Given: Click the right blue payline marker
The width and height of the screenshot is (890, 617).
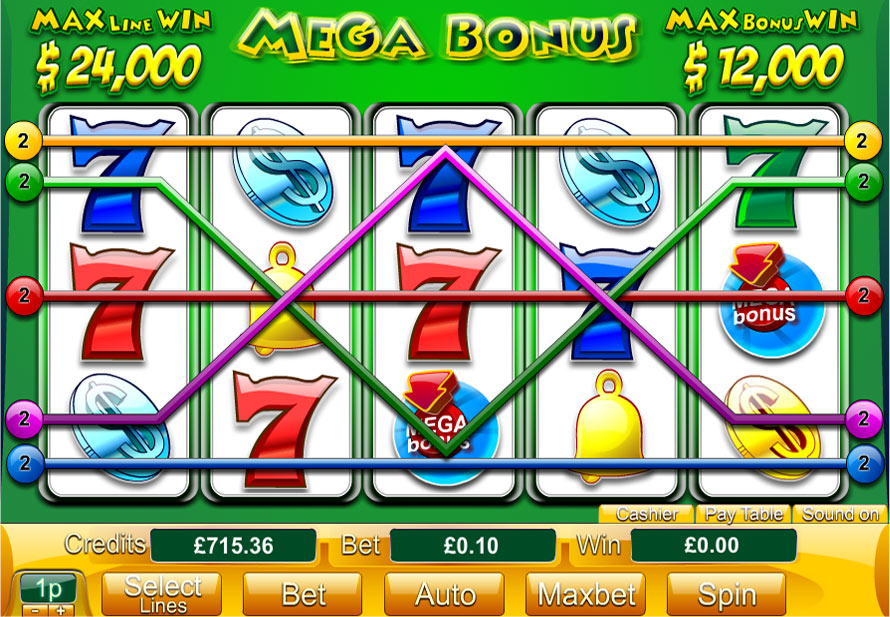Looking at the screenshot, I should [x=862, y=463].
